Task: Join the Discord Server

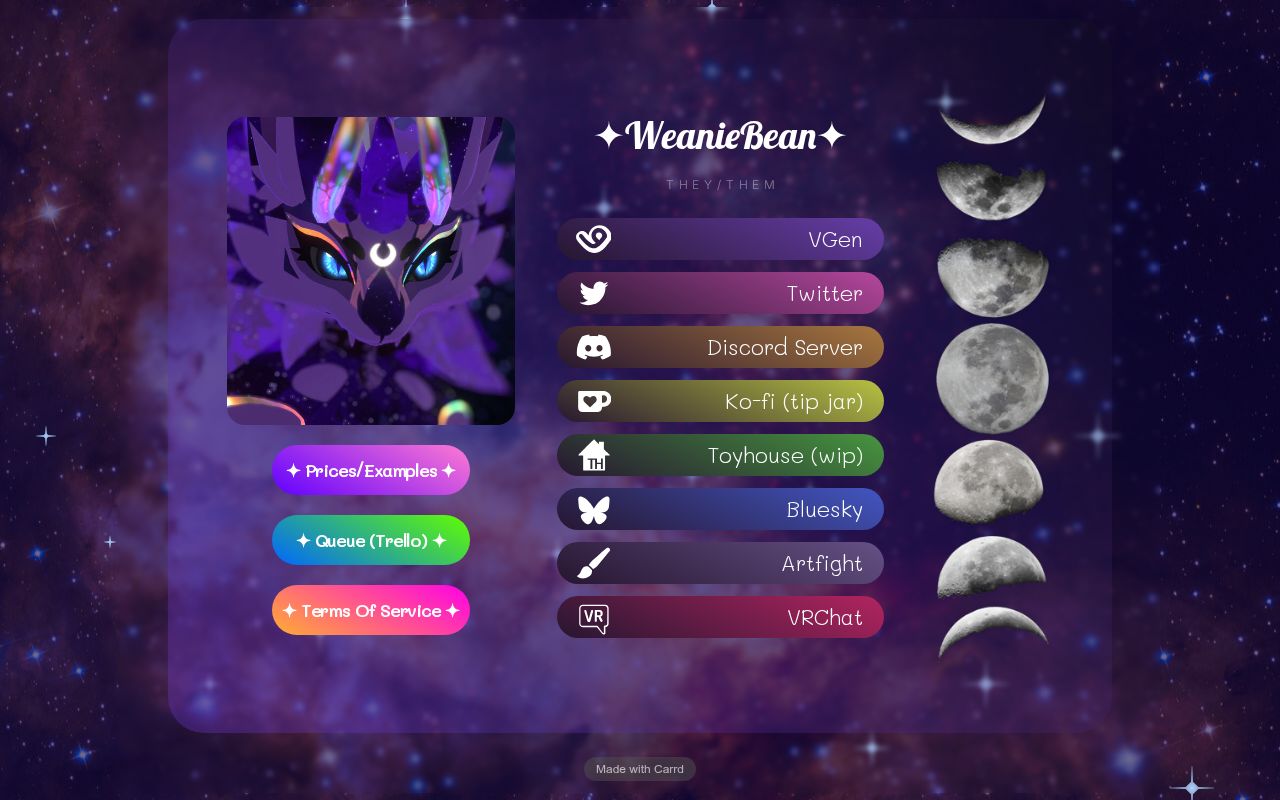Action: click(720, 347)
